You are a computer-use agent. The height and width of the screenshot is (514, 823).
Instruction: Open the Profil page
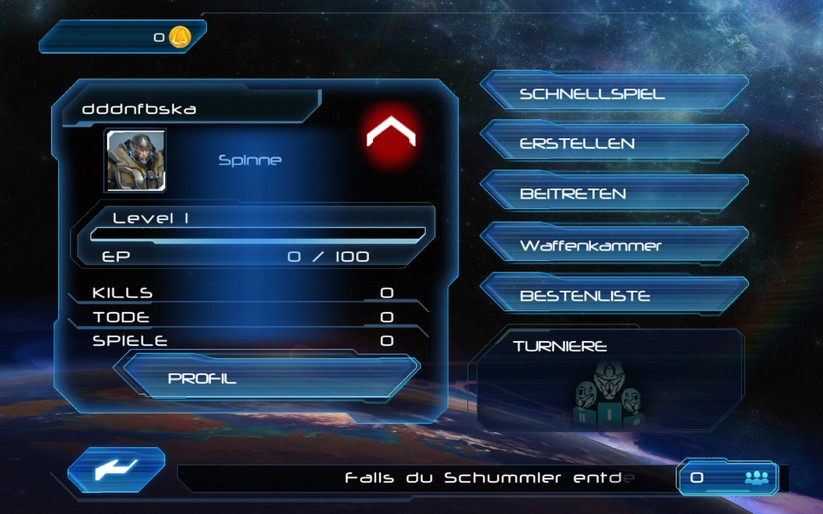[266, 378]
